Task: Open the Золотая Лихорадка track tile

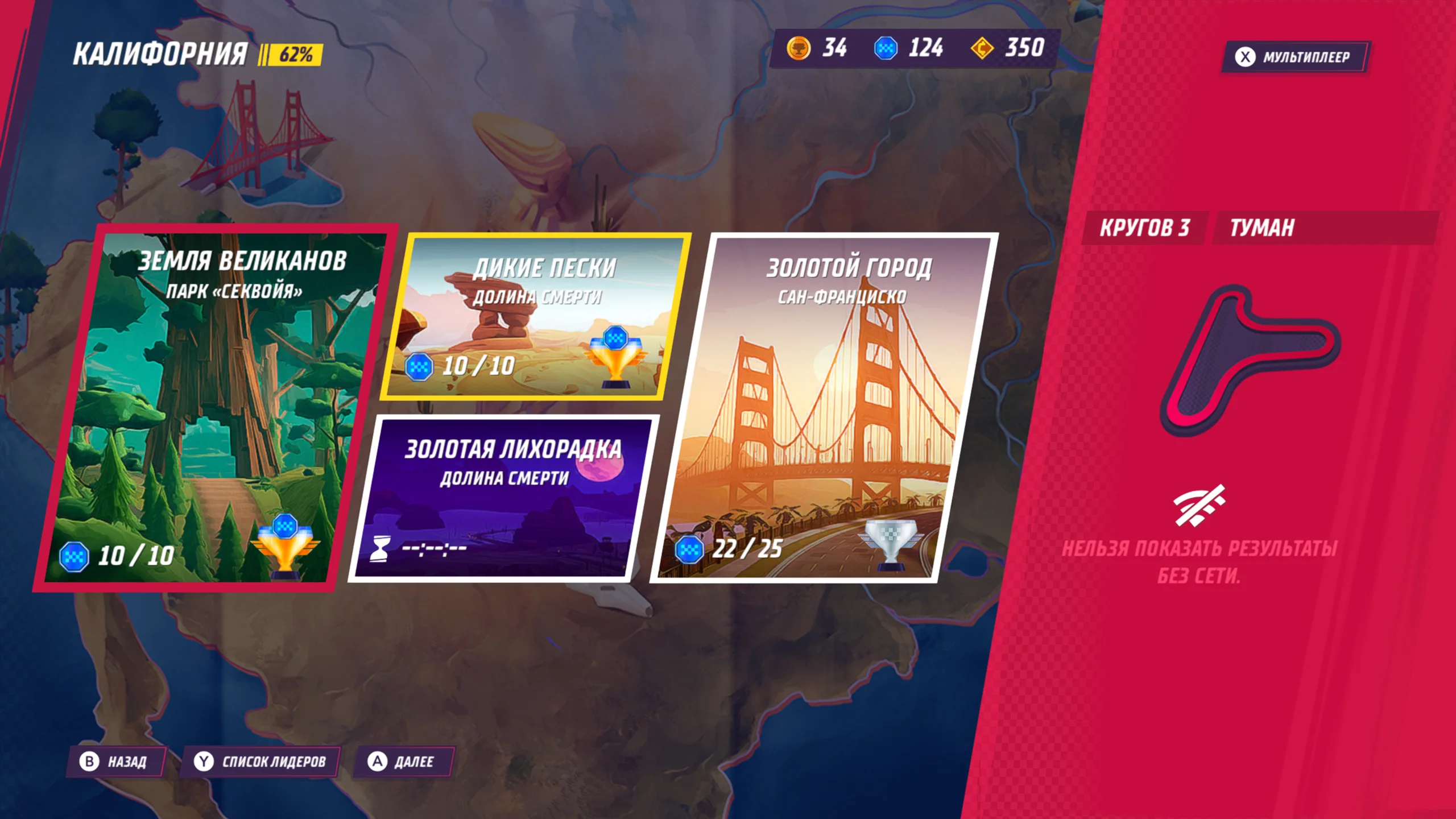Action: [x=503, y=498]
